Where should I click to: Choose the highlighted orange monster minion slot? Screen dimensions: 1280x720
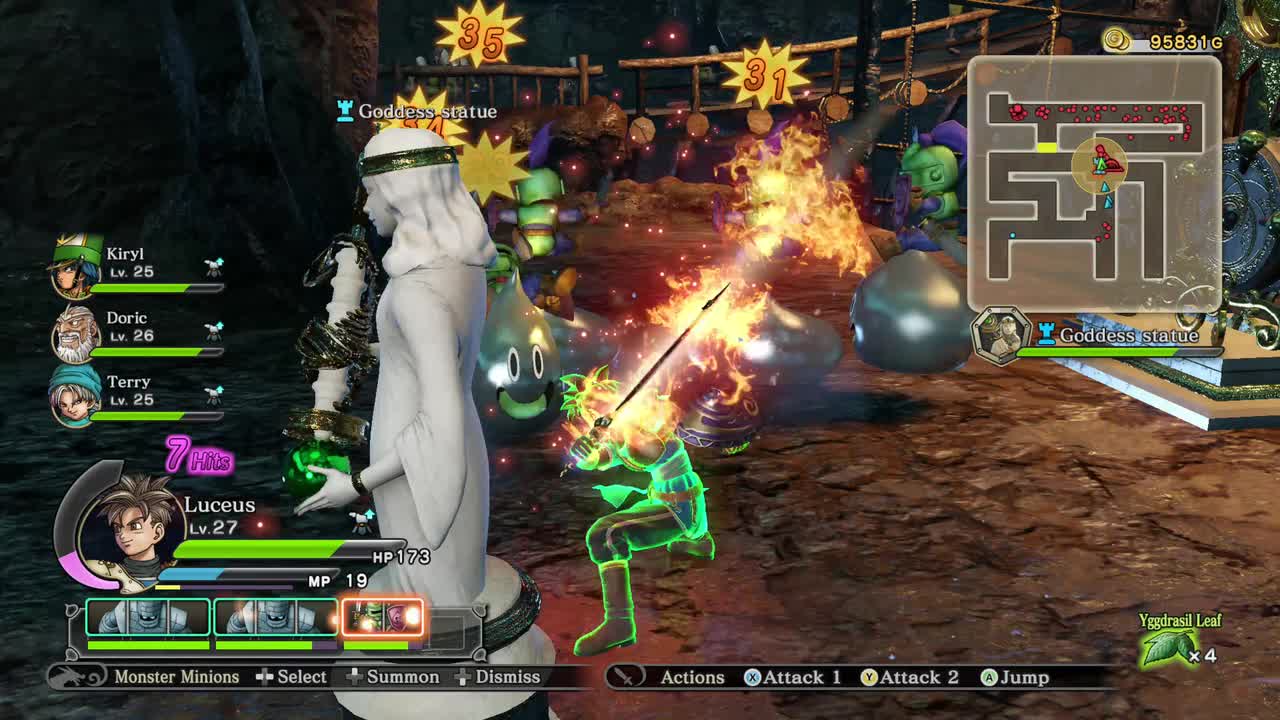click(x=383, y=618)
